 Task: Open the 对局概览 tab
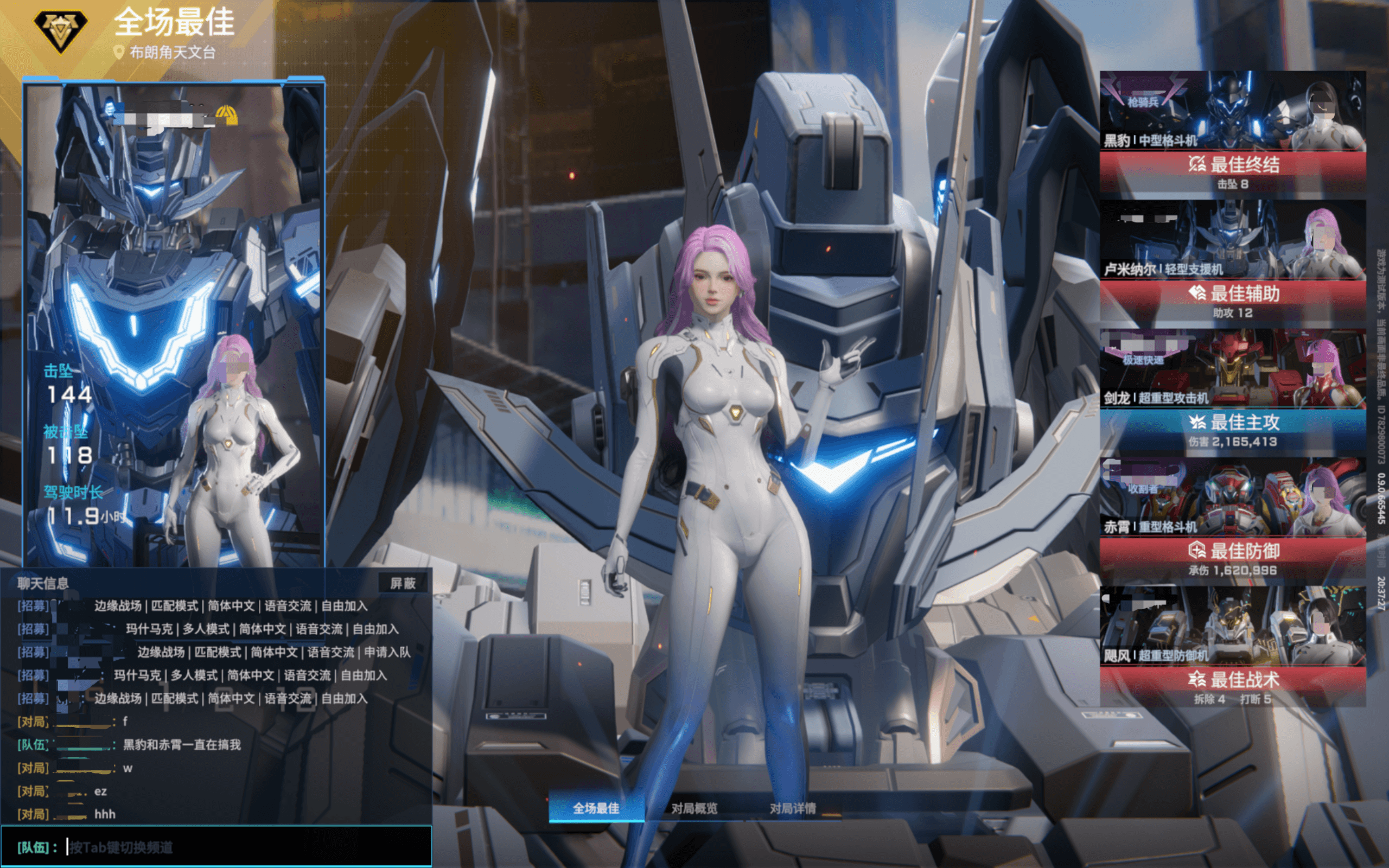[694, 808]
